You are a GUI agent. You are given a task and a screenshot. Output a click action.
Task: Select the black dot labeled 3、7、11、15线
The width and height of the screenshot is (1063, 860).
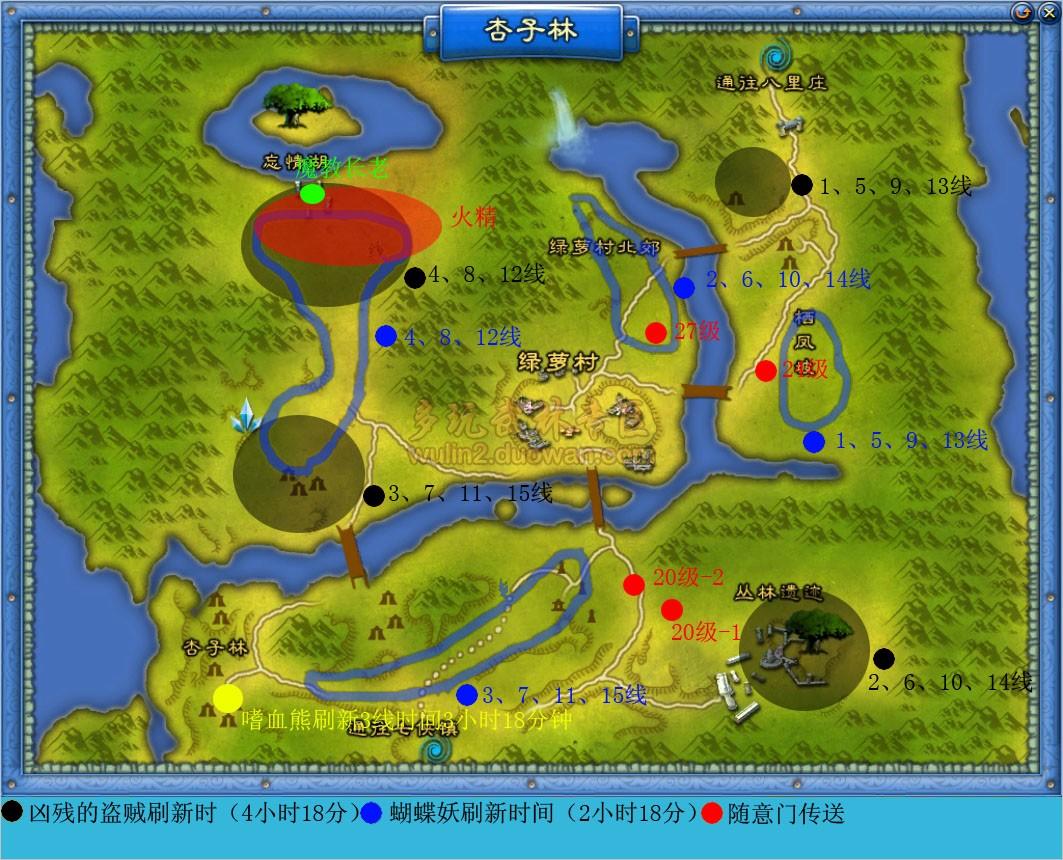point(373,495)
